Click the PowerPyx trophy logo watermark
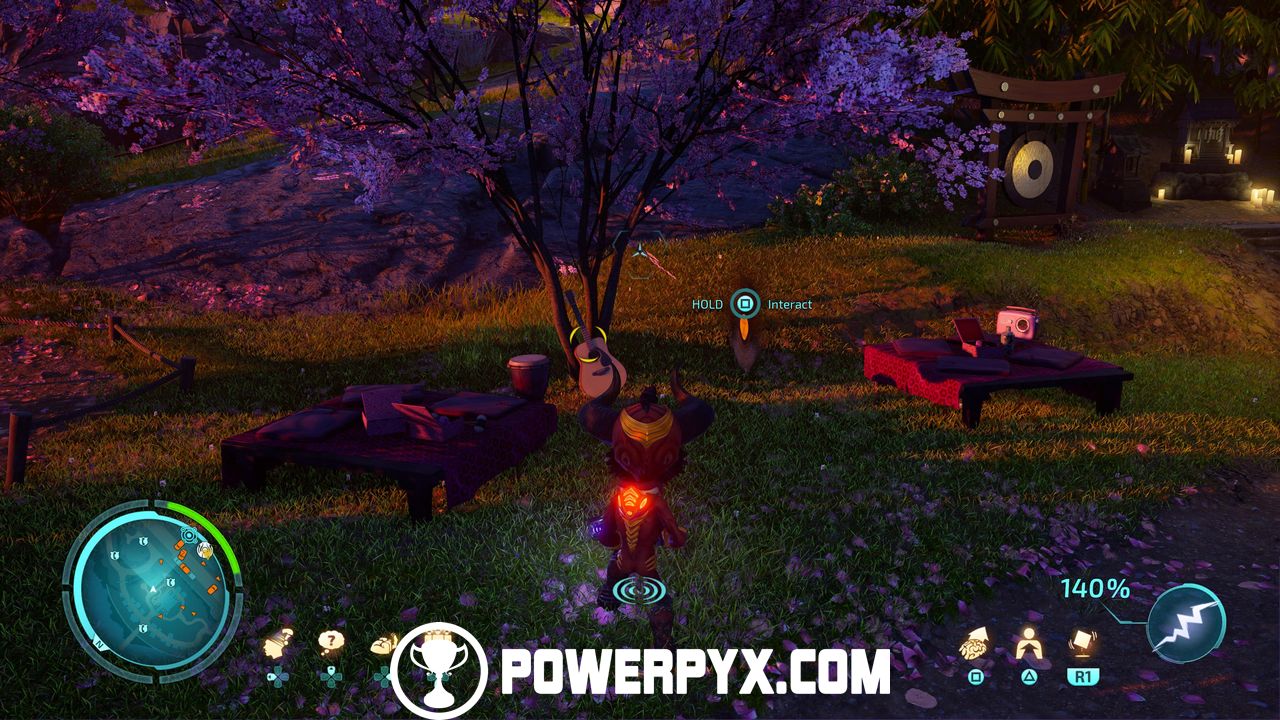The height and width of the screenshot is (720, 1280). coord(437,670)
